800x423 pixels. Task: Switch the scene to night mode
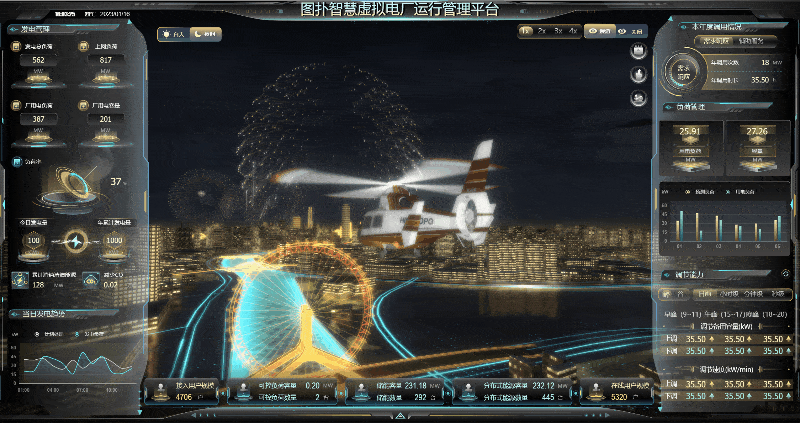pyautogui.click(x=207, y=34)
